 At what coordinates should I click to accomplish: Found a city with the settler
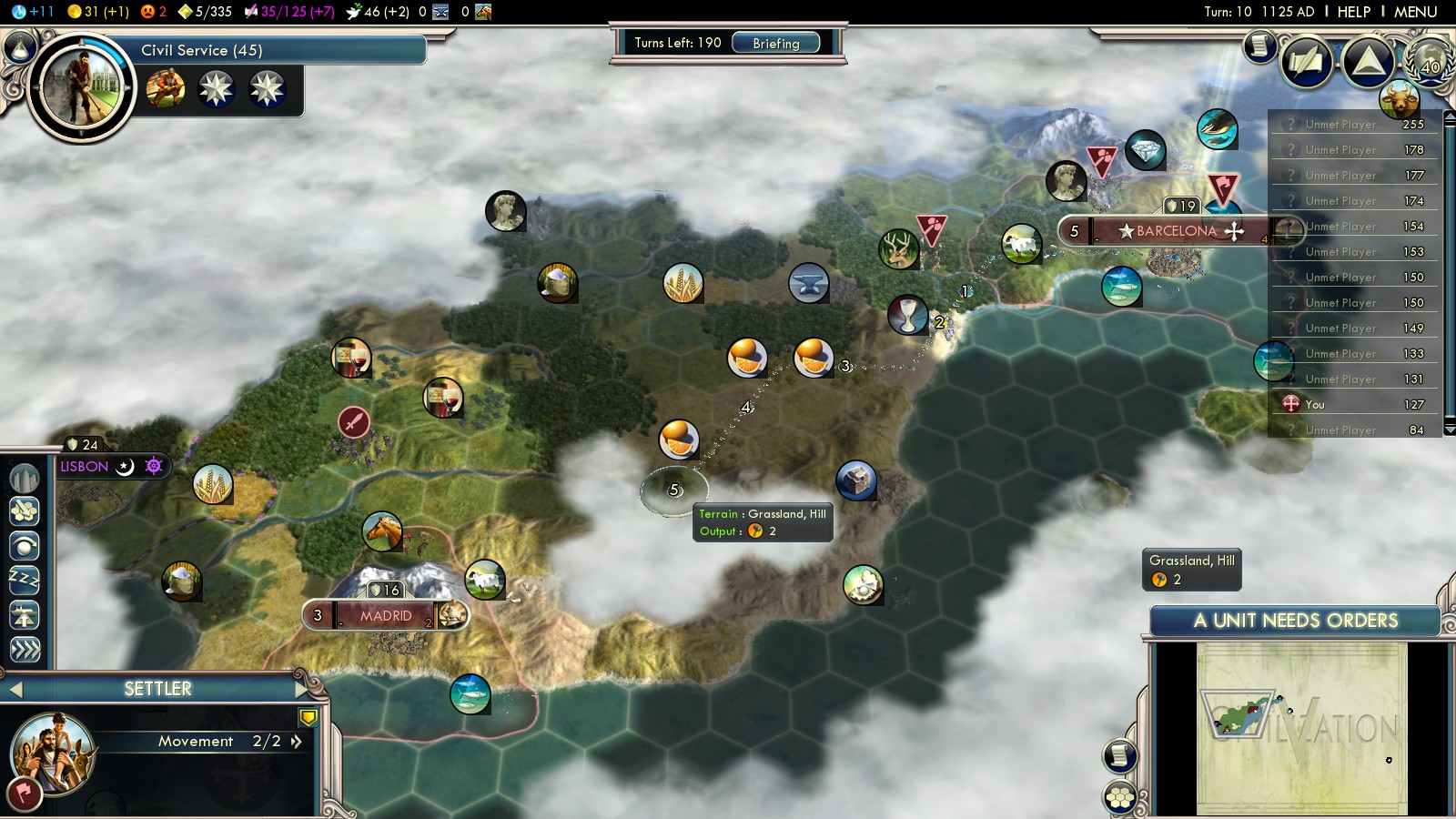coord(25,476)
